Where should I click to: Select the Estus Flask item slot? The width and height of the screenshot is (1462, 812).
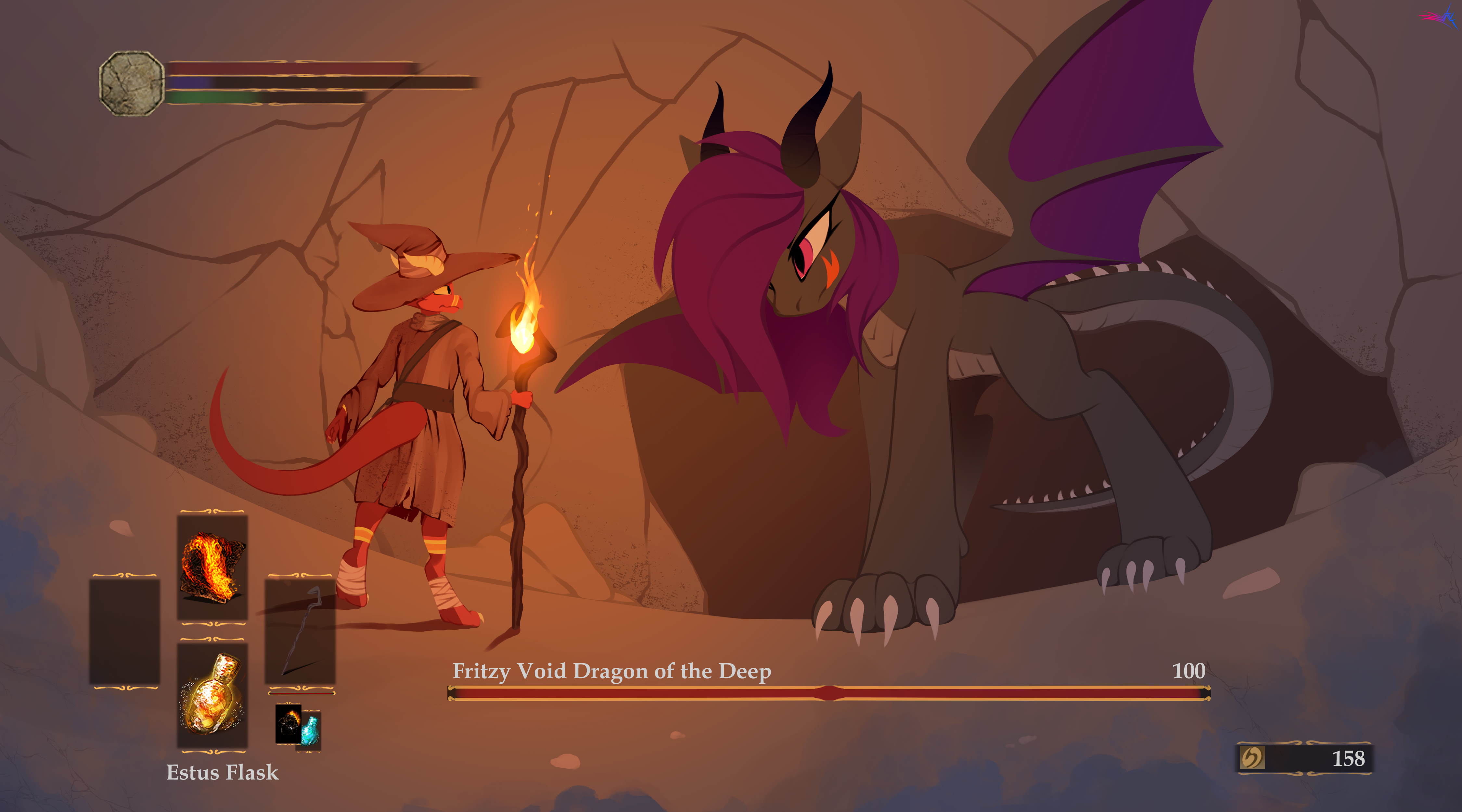212,694
